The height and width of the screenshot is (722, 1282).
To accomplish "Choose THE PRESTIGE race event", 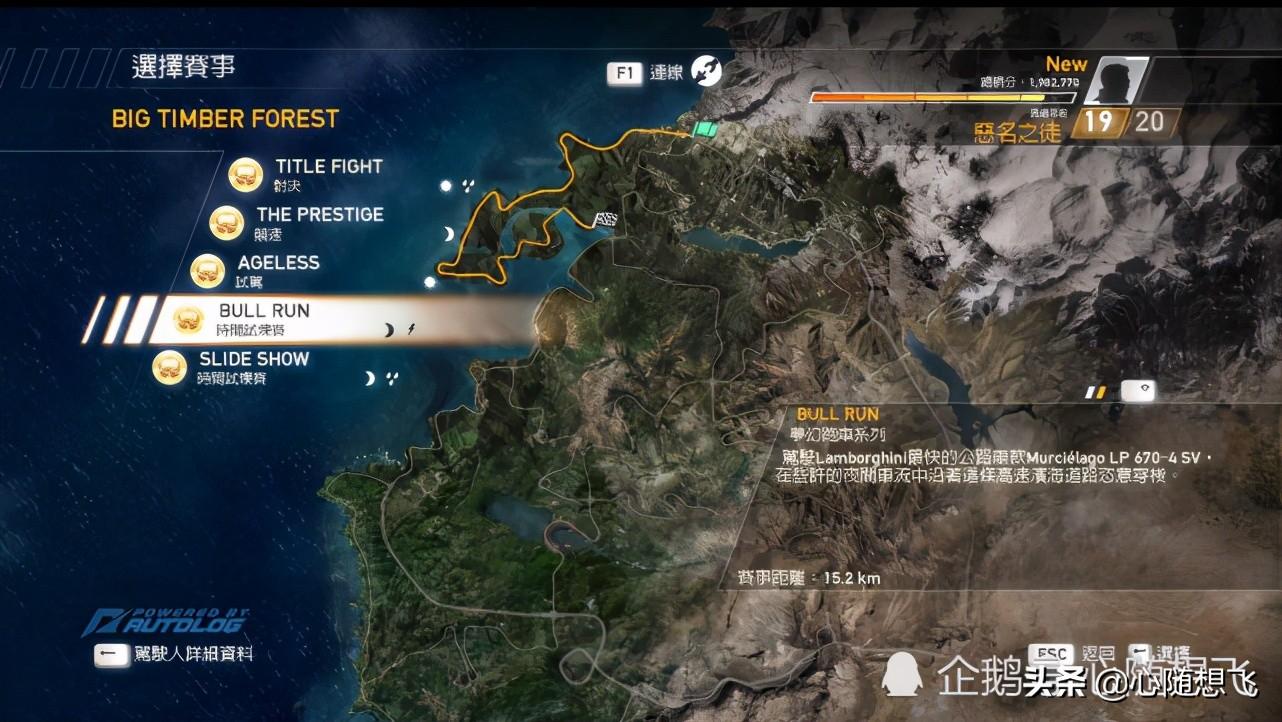I will (319, 216).
